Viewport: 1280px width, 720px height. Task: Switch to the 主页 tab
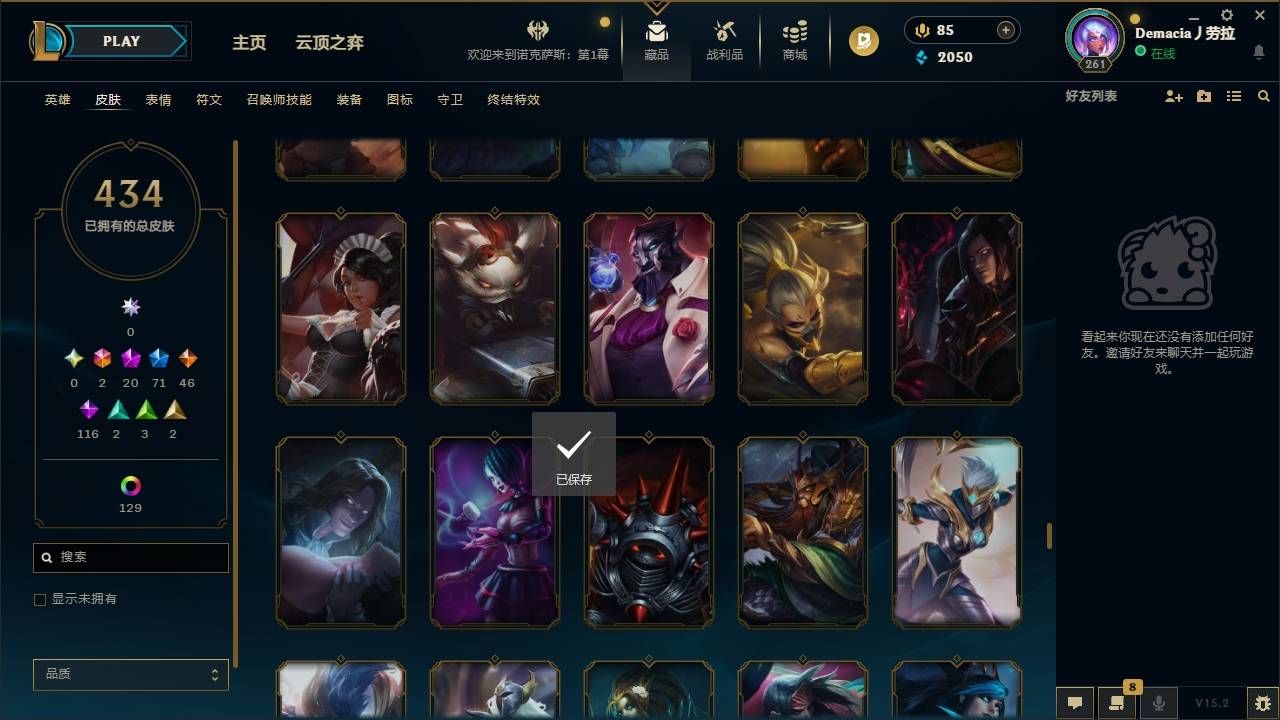click(x=249, y=42)
